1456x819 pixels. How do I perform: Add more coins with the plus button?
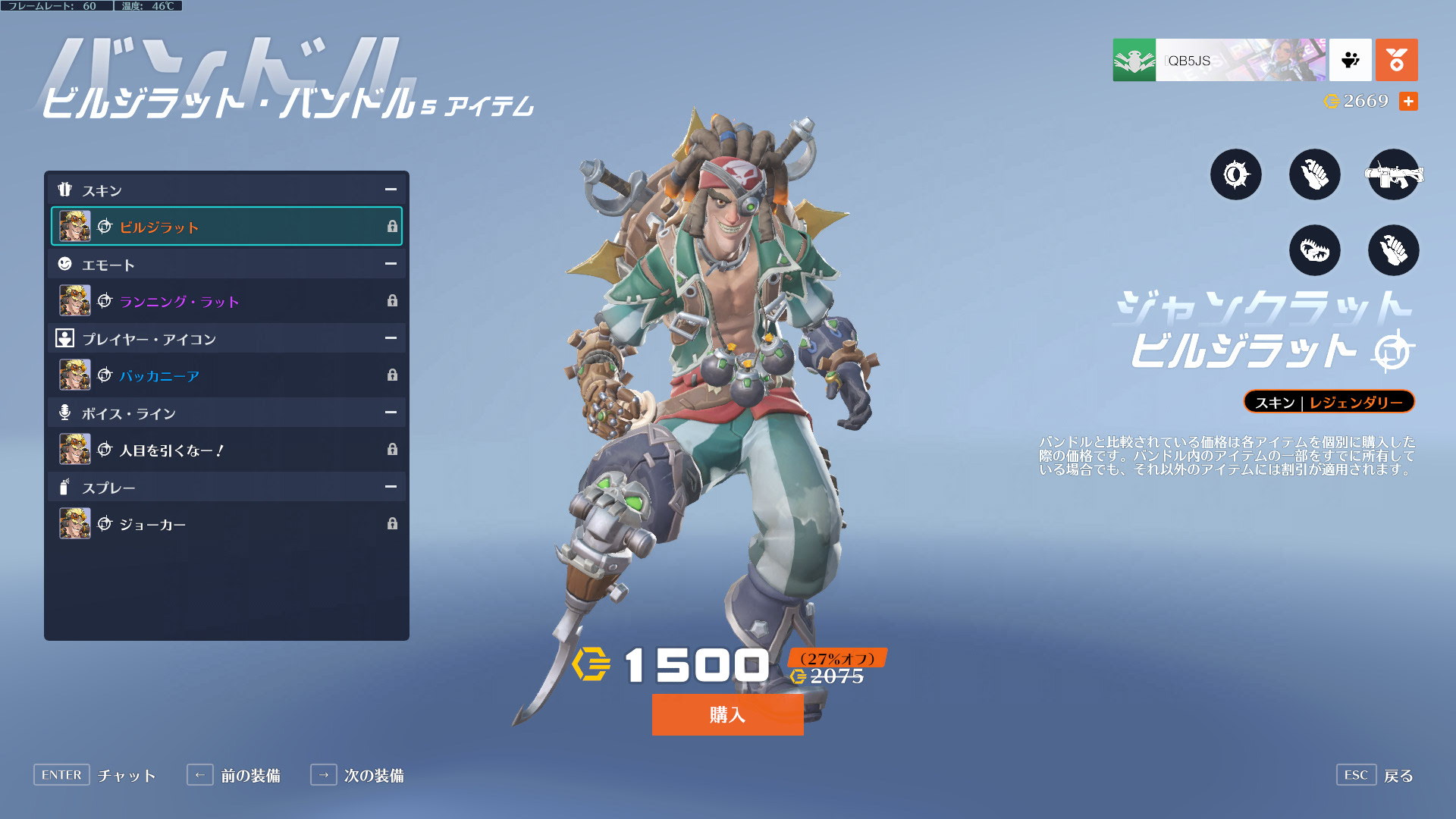tap(1408, 101)
